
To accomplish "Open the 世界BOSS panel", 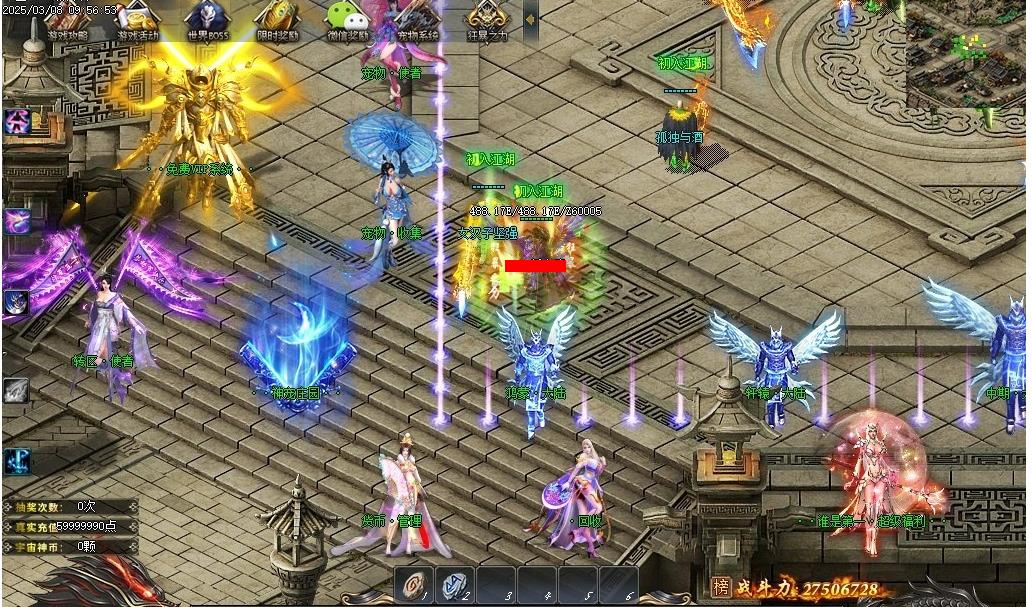I will [208, 21].
